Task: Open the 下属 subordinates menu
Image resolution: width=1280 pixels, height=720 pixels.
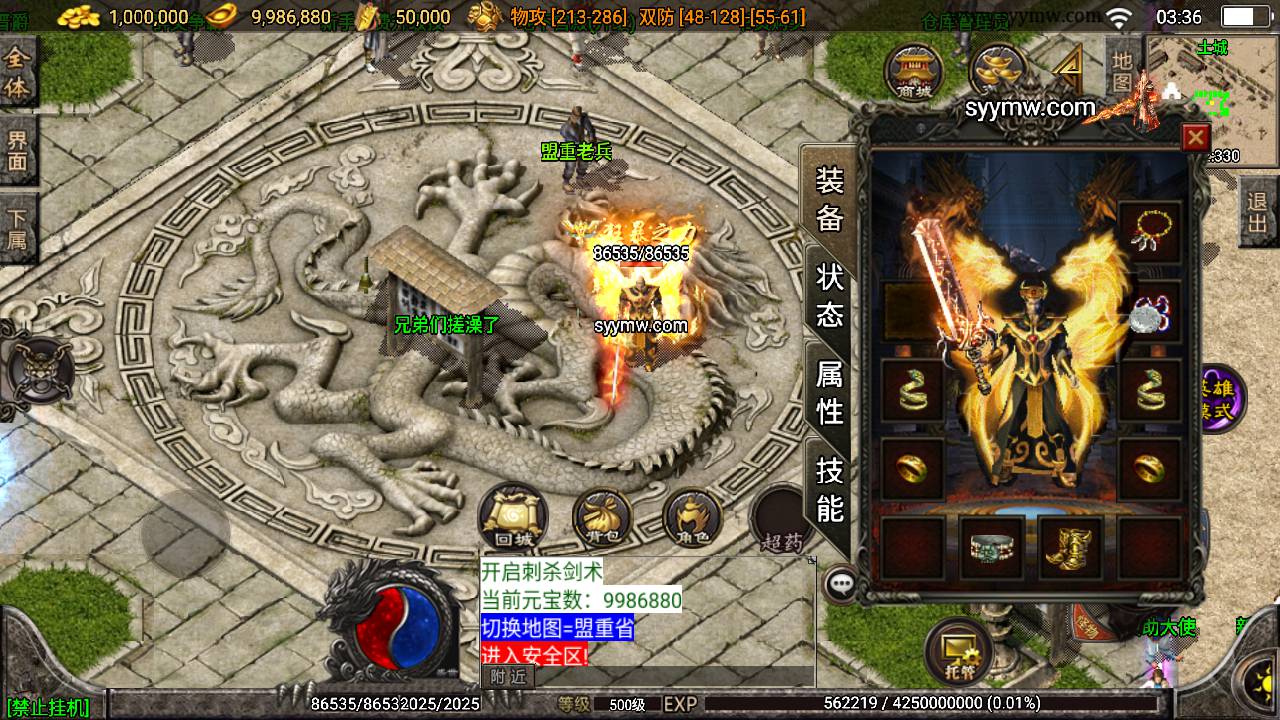Action: pyautogui.click(x=18, y=228)
